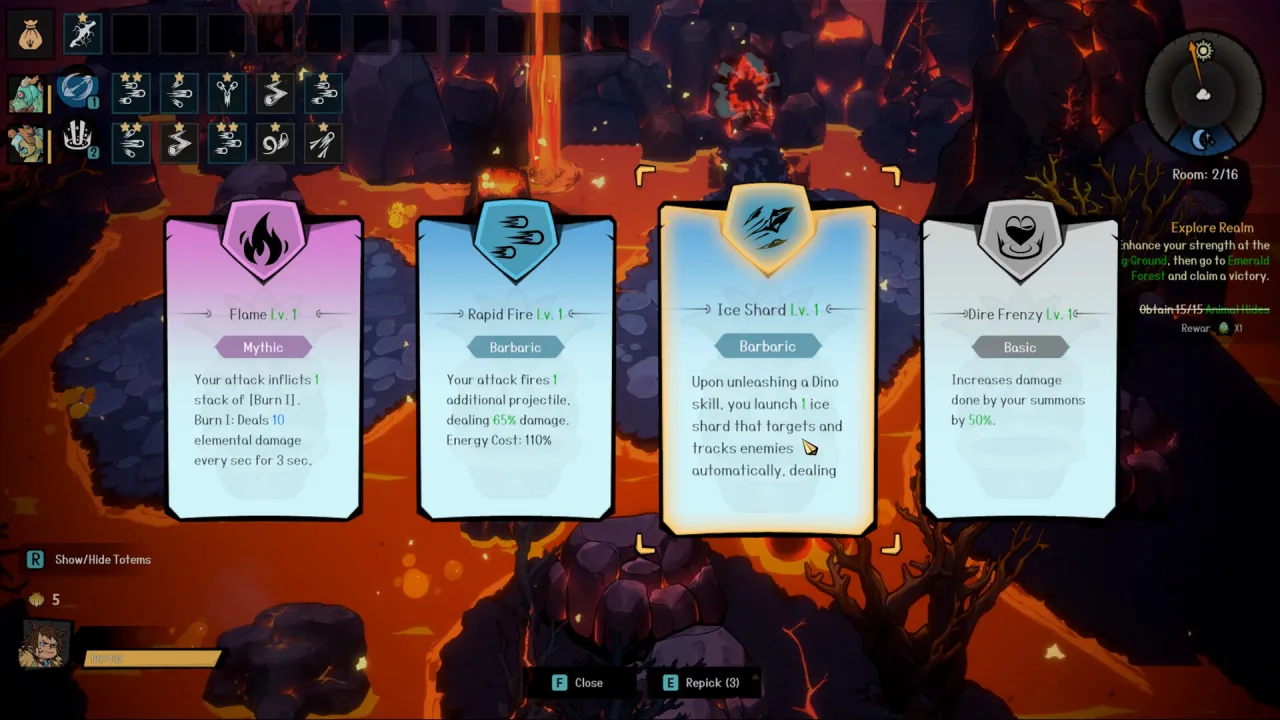Select the harpoon weapon icon next to bag

pyautogui.click(x=83, y=31)
